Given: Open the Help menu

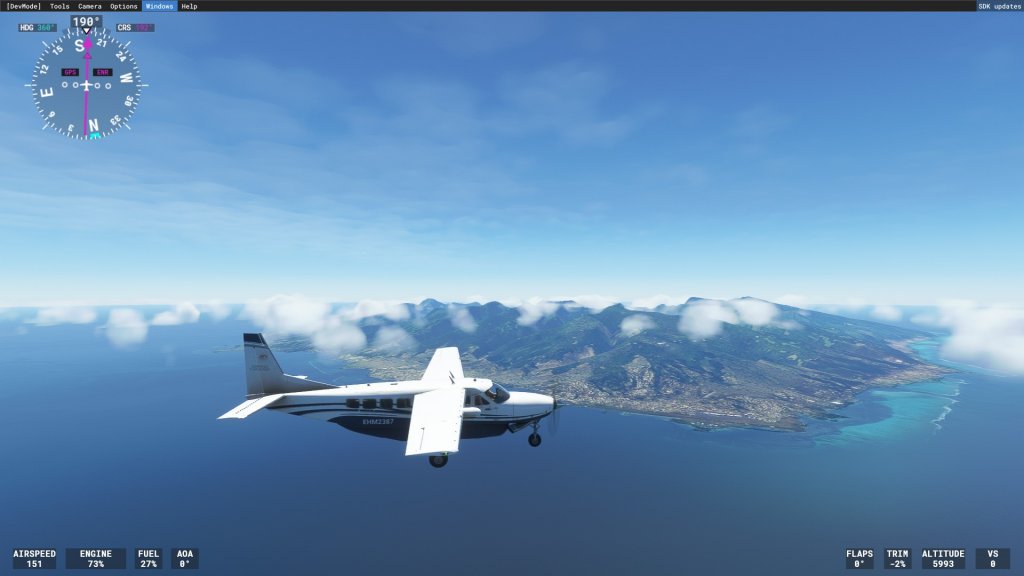Looking at the screenshot, I should [x=189, y=6].
